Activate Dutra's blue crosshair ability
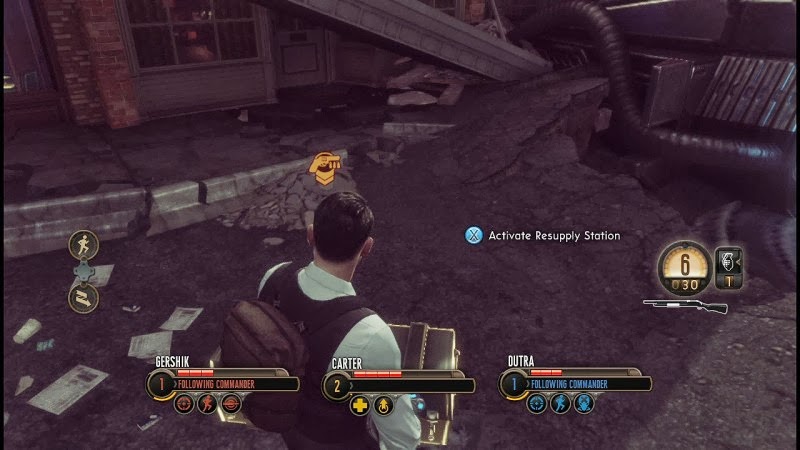Image resolution: width=800 pixels, height=450 pixels. point(537,405)
